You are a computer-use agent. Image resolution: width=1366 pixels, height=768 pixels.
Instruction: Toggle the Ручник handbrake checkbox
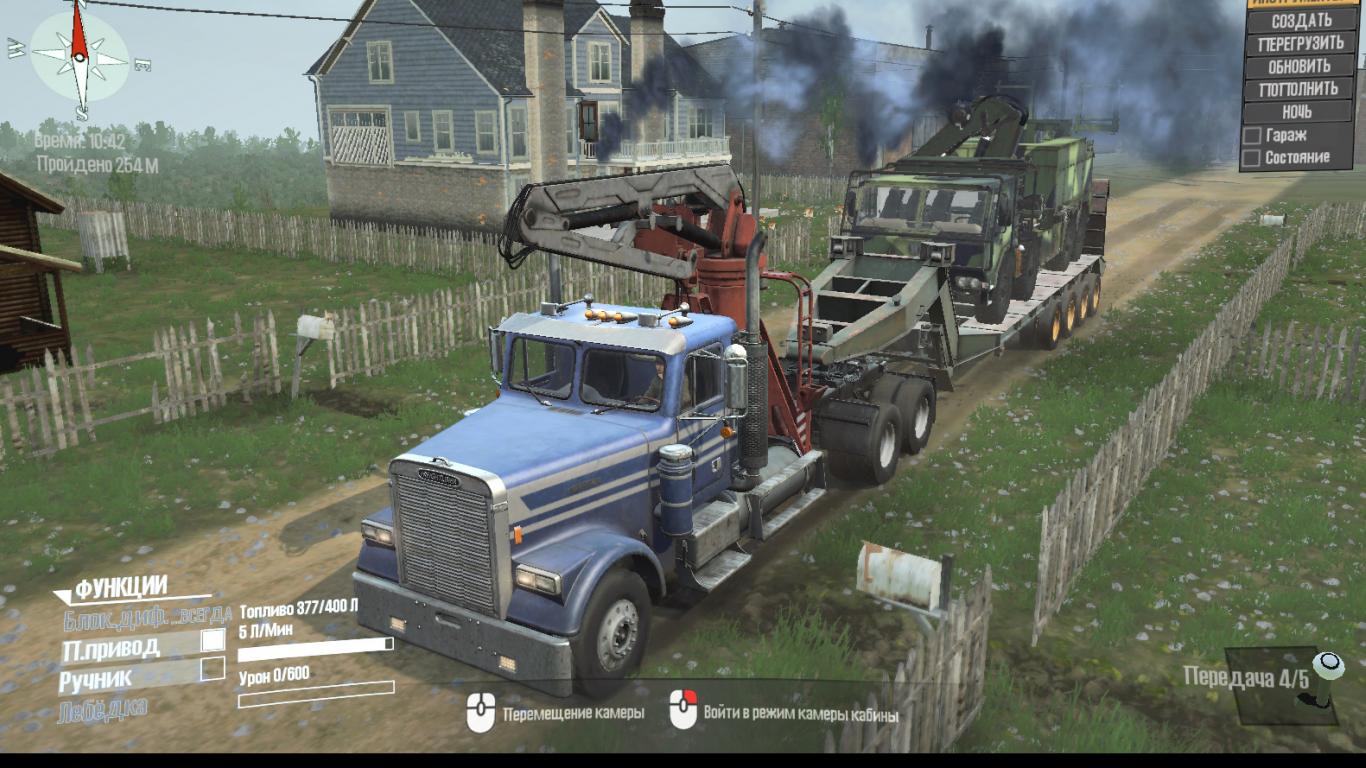(212, 670)
